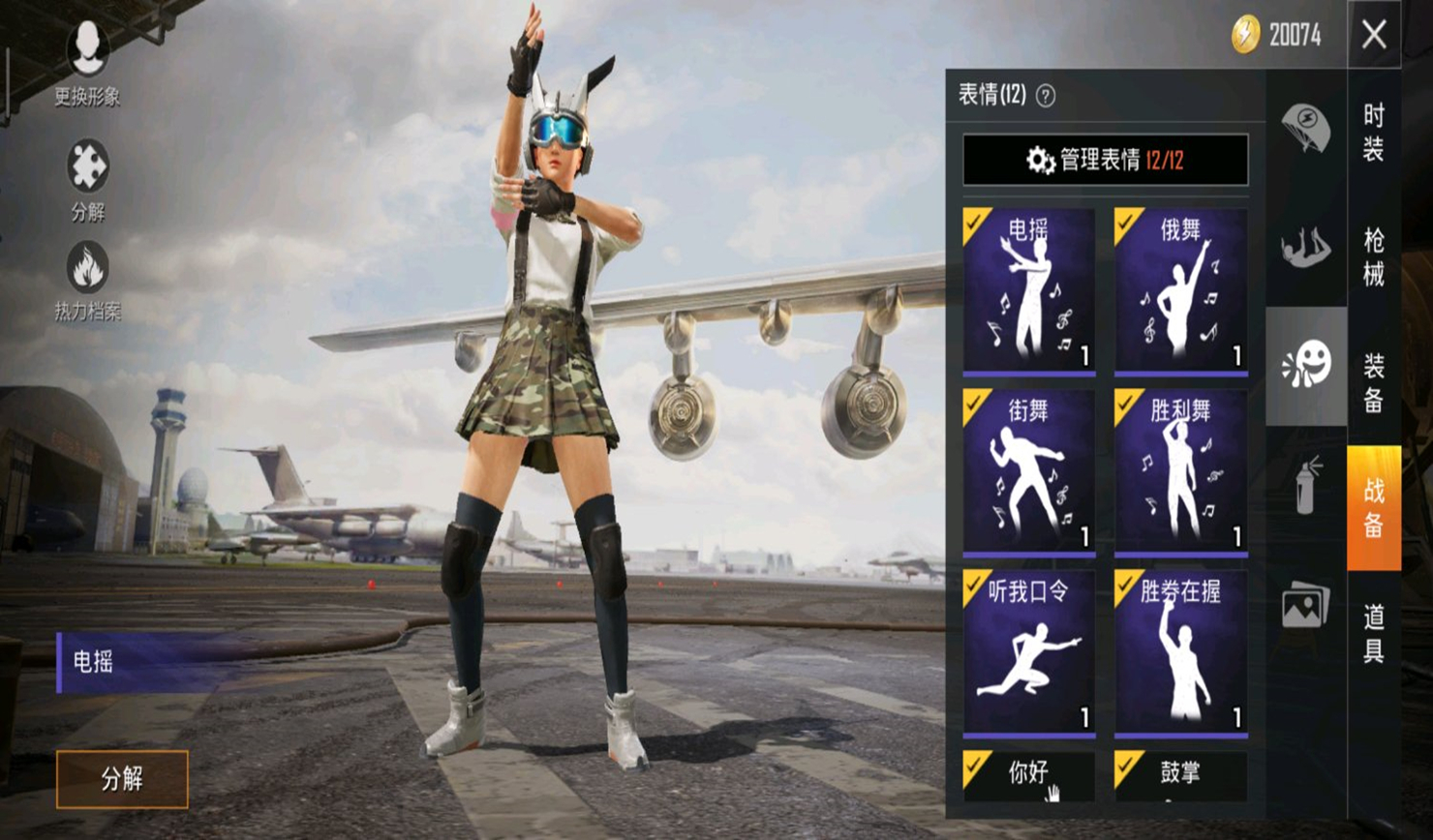Screen dimensions: 1433x840
Task: Open the 装备 tab
Action: [x=1374, y=381]
